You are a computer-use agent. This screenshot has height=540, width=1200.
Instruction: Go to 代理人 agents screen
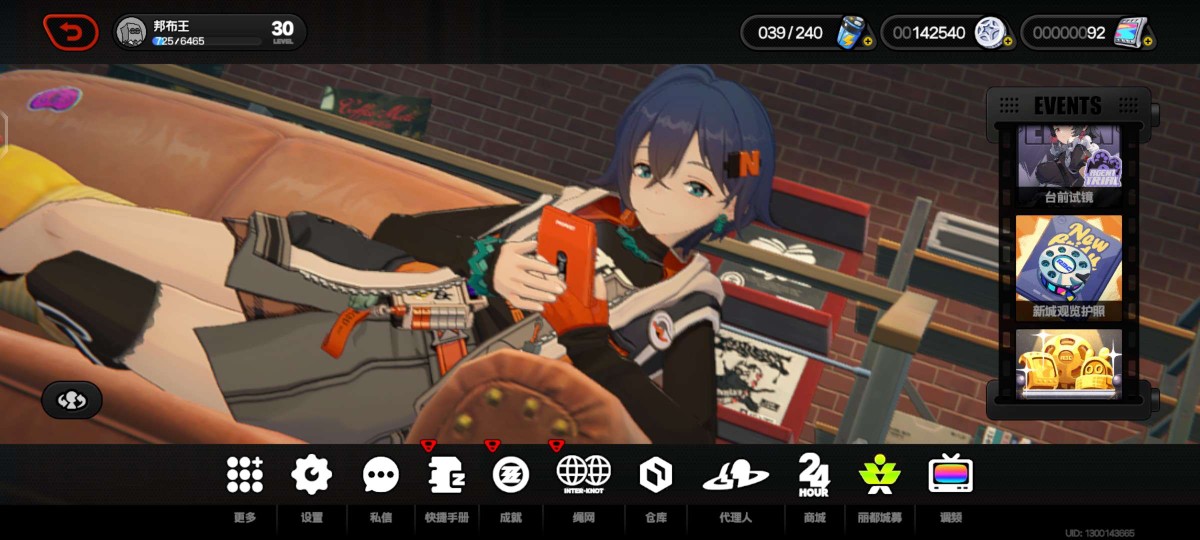coord(735,474)
